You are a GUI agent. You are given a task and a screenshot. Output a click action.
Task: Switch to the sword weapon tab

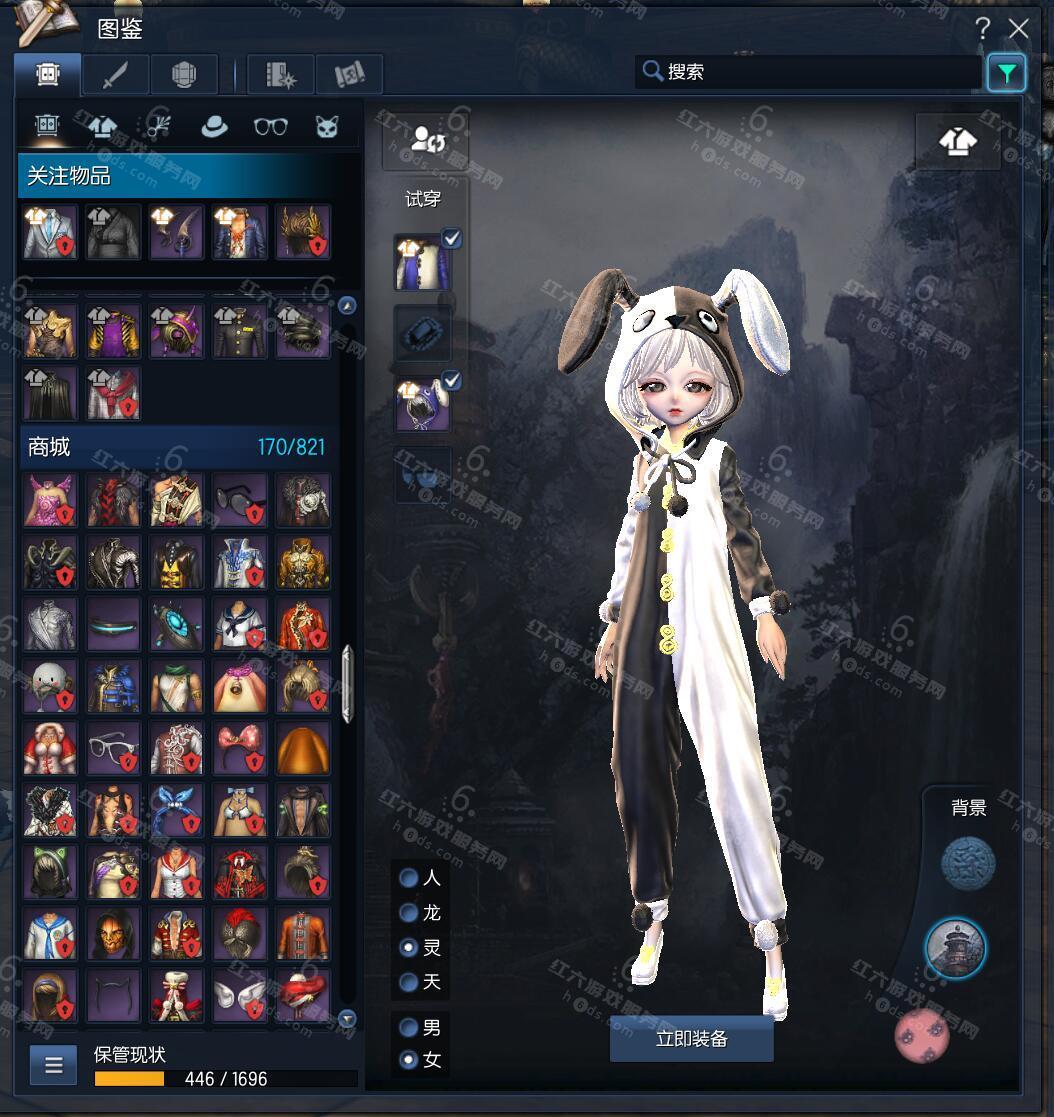point(115,74)
